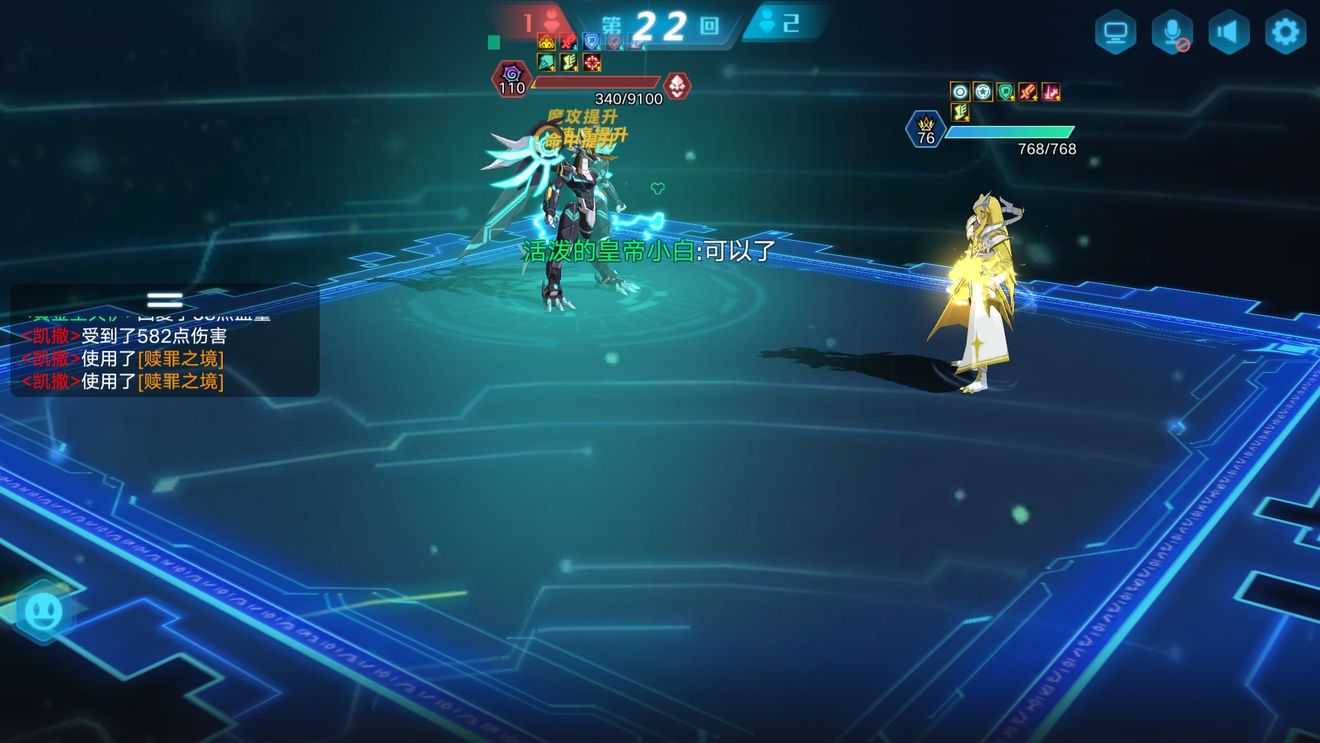Screen dimensions: 1320x743
Task: Click the monitor screen icon button
Action: [1114, 32]
